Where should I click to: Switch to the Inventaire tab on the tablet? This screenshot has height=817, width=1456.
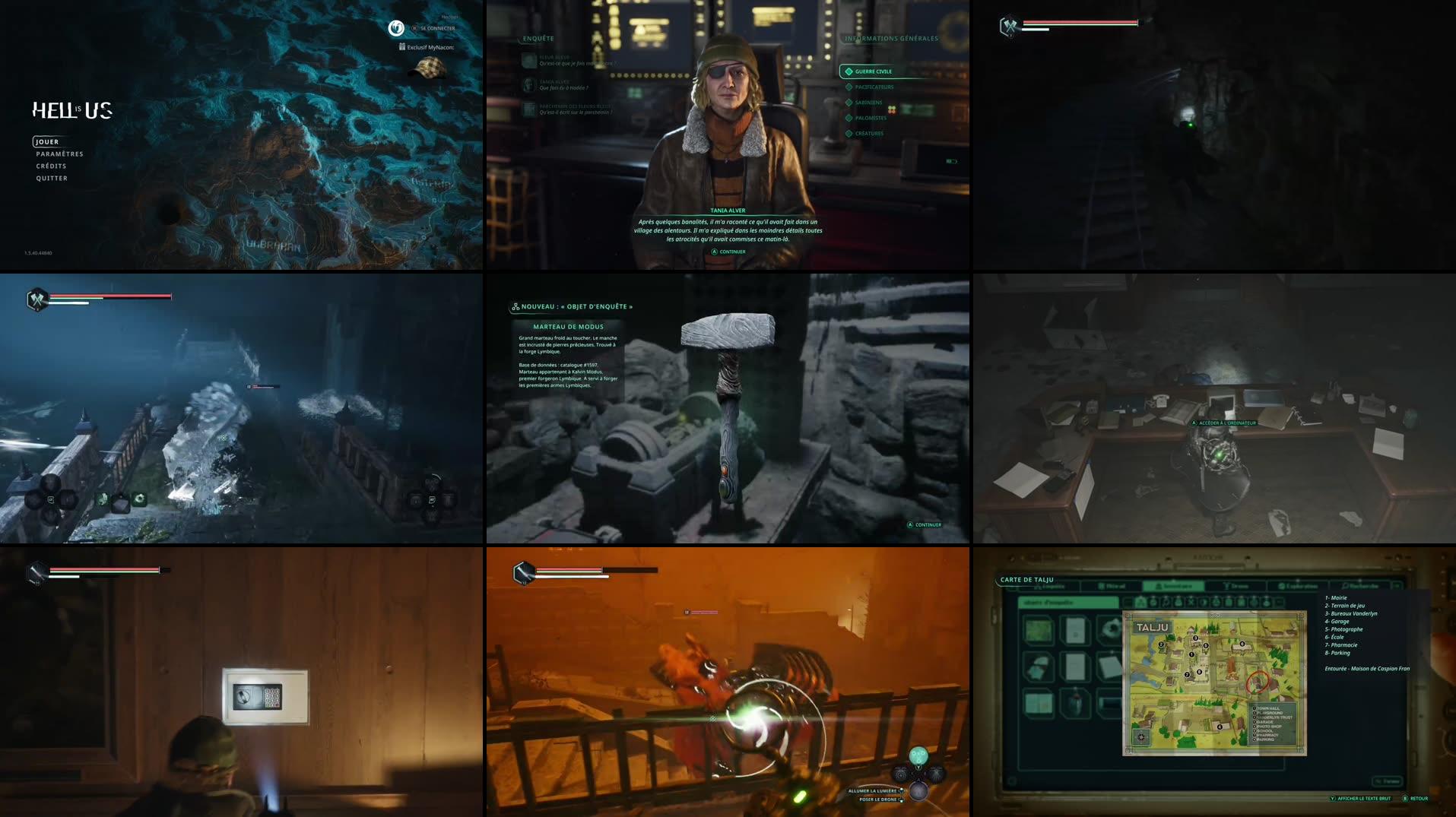pos(1174,585)
